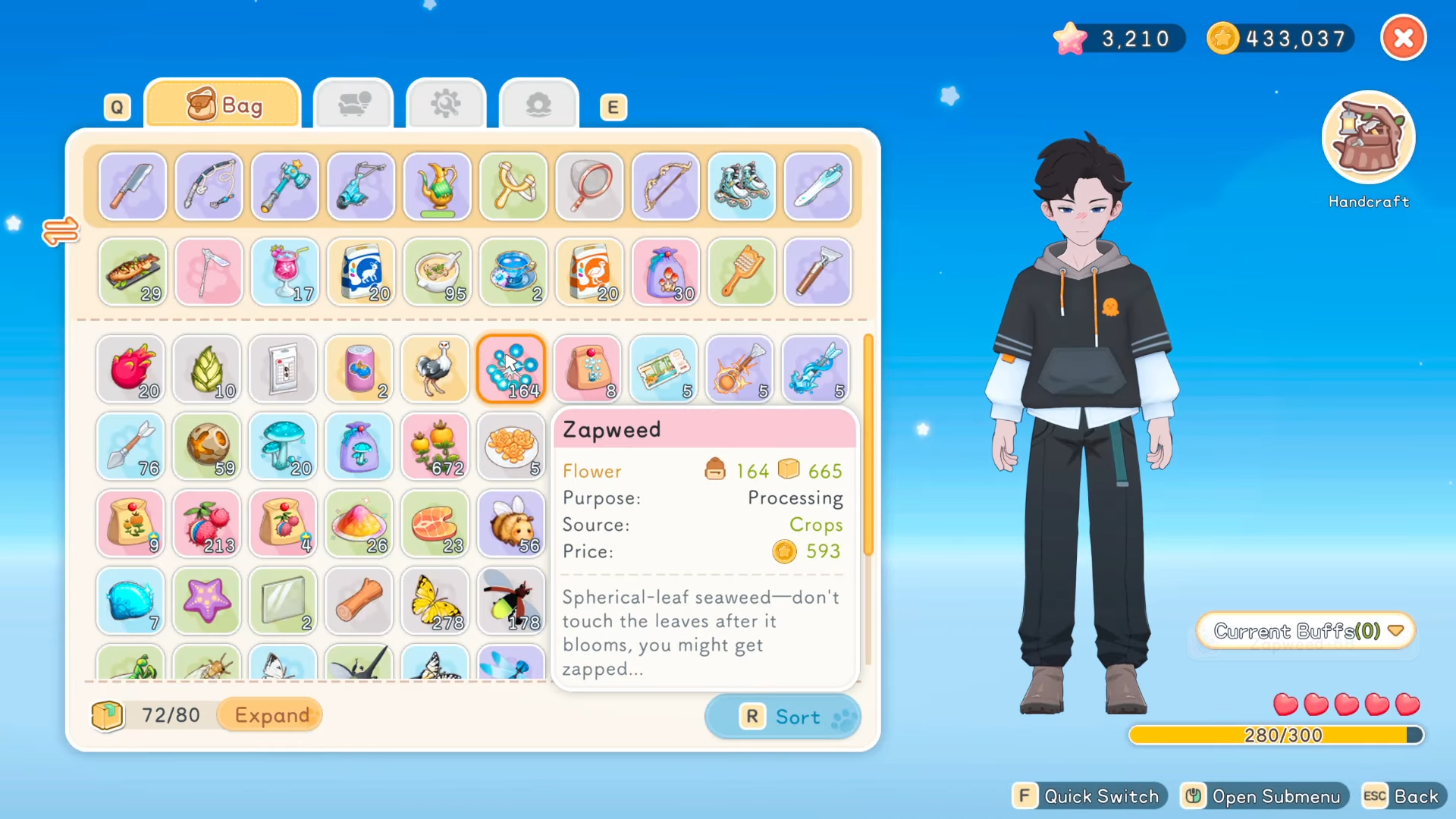The height and width of the screenshot is (819, 1456).
Task: Expand the bag capacity
Action: 272,715
